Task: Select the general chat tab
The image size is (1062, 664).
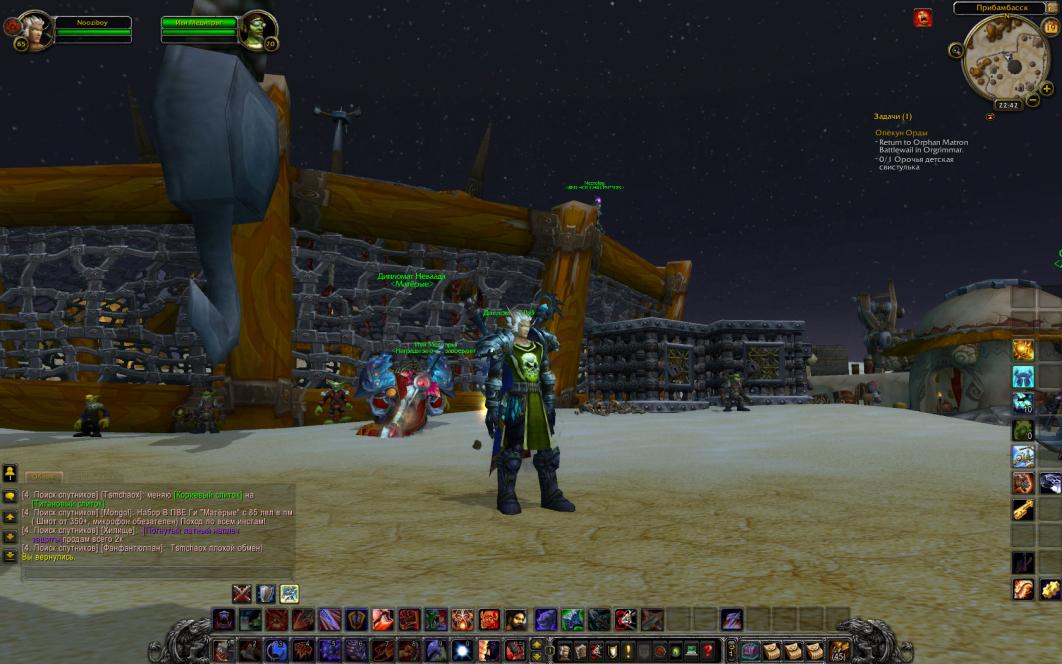Action: [43, 477]
